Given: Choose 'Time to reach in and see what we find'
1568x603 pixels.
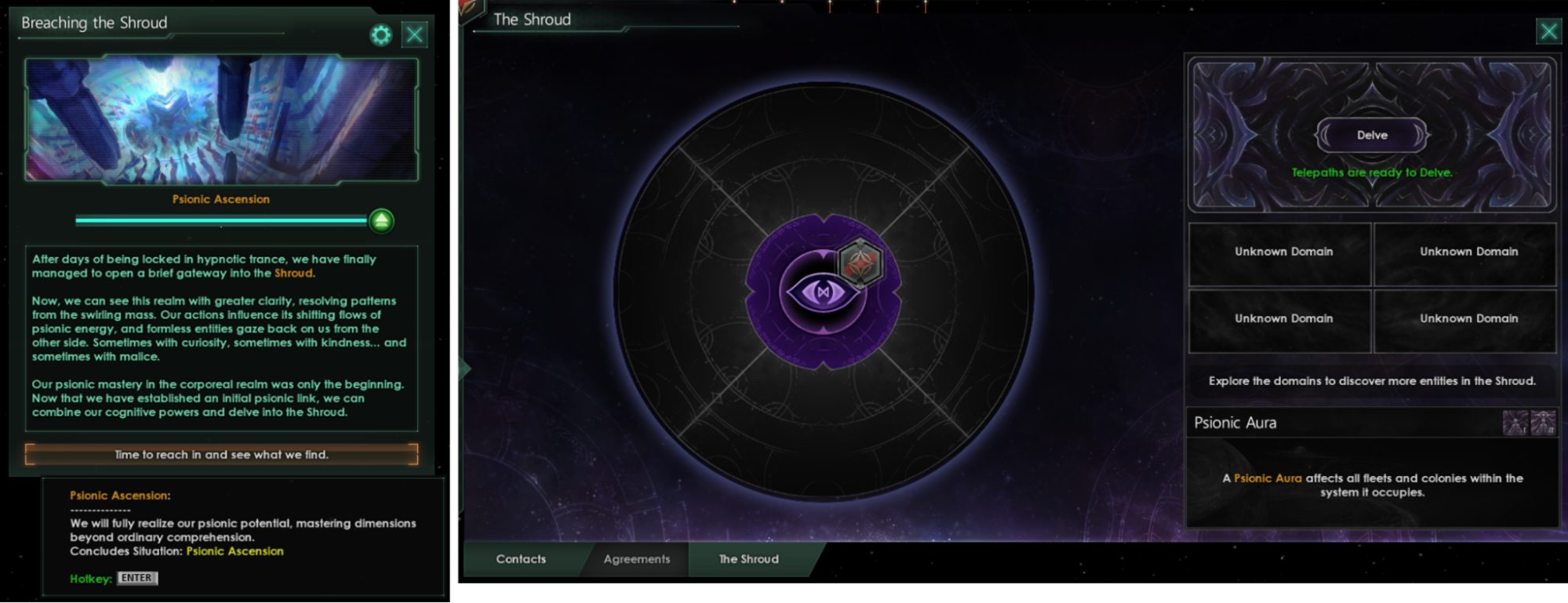Looking at the screenshot, I should pos(221,454).
